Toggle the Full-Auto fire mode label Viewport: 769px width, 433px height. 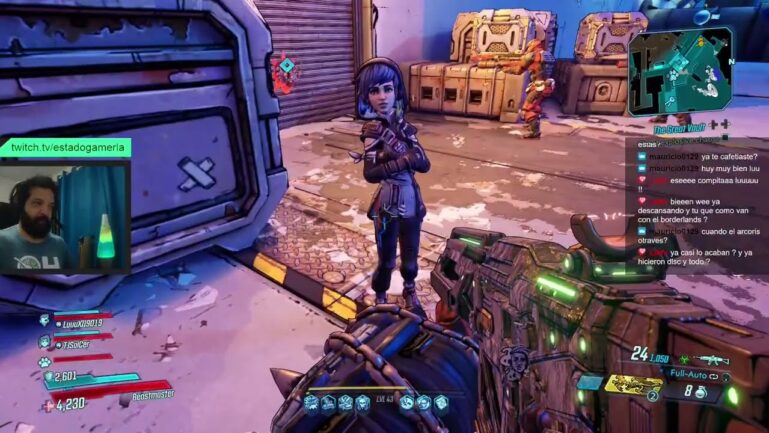click(691, 375)
